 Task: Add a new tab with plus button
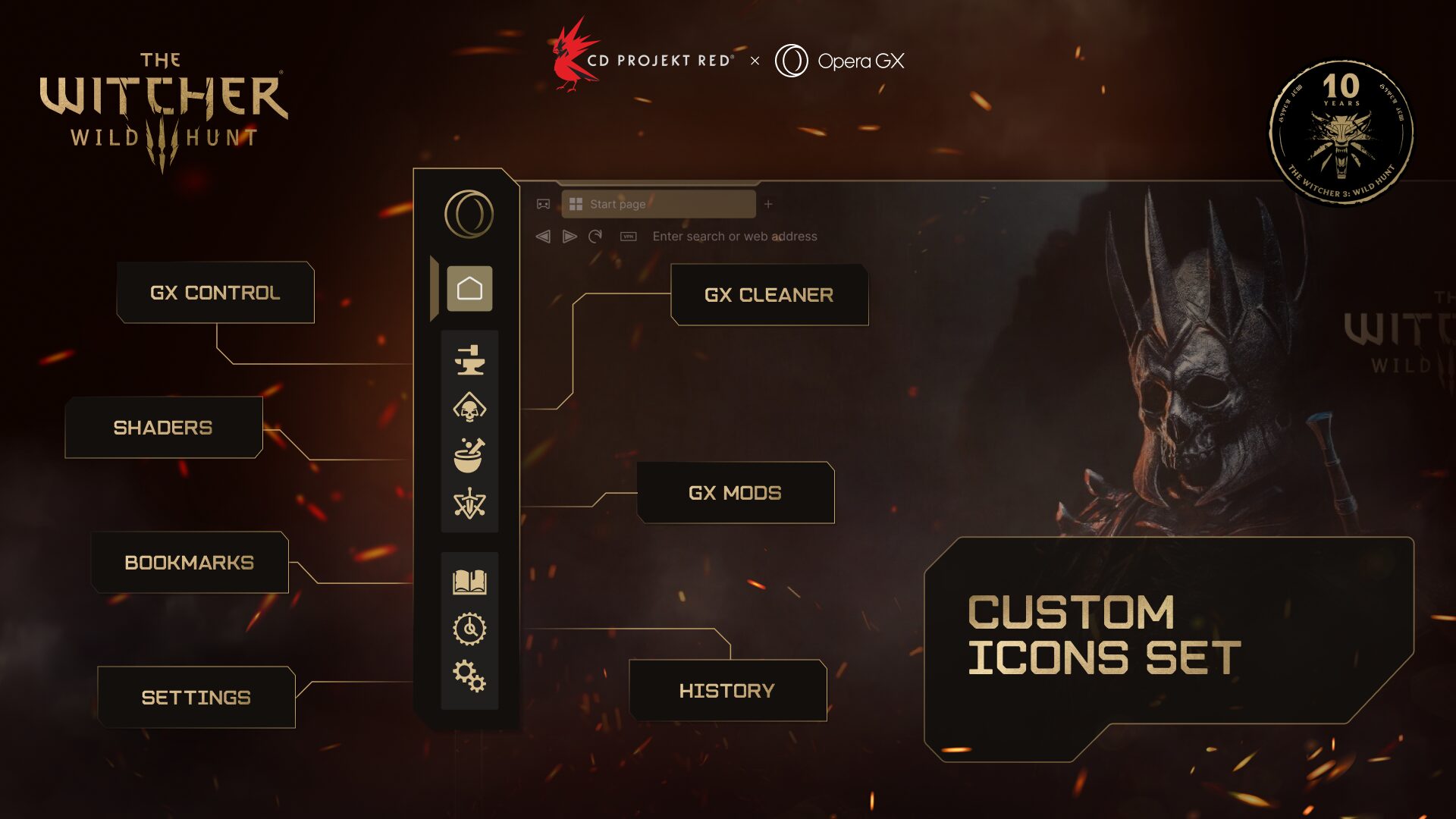(x=768, y=204)
